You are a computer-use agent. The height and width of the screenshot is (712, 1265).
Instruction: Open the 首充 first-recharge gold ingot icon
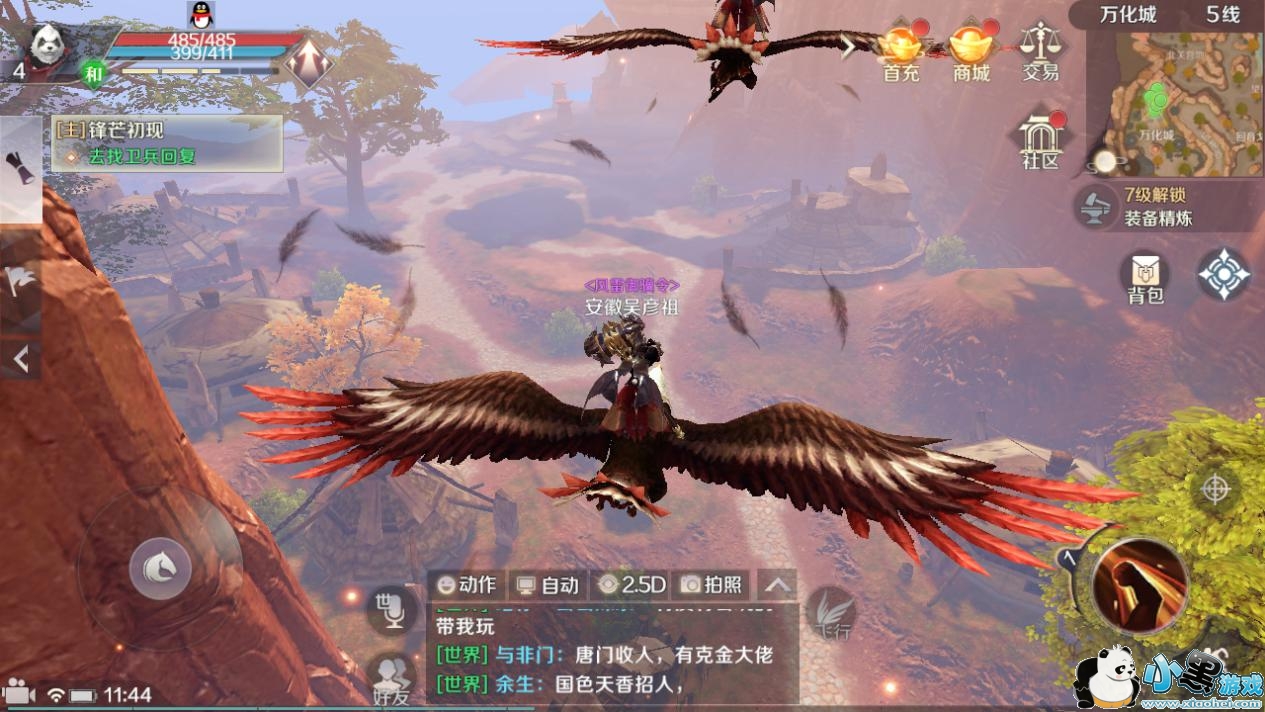click(900, 52)
